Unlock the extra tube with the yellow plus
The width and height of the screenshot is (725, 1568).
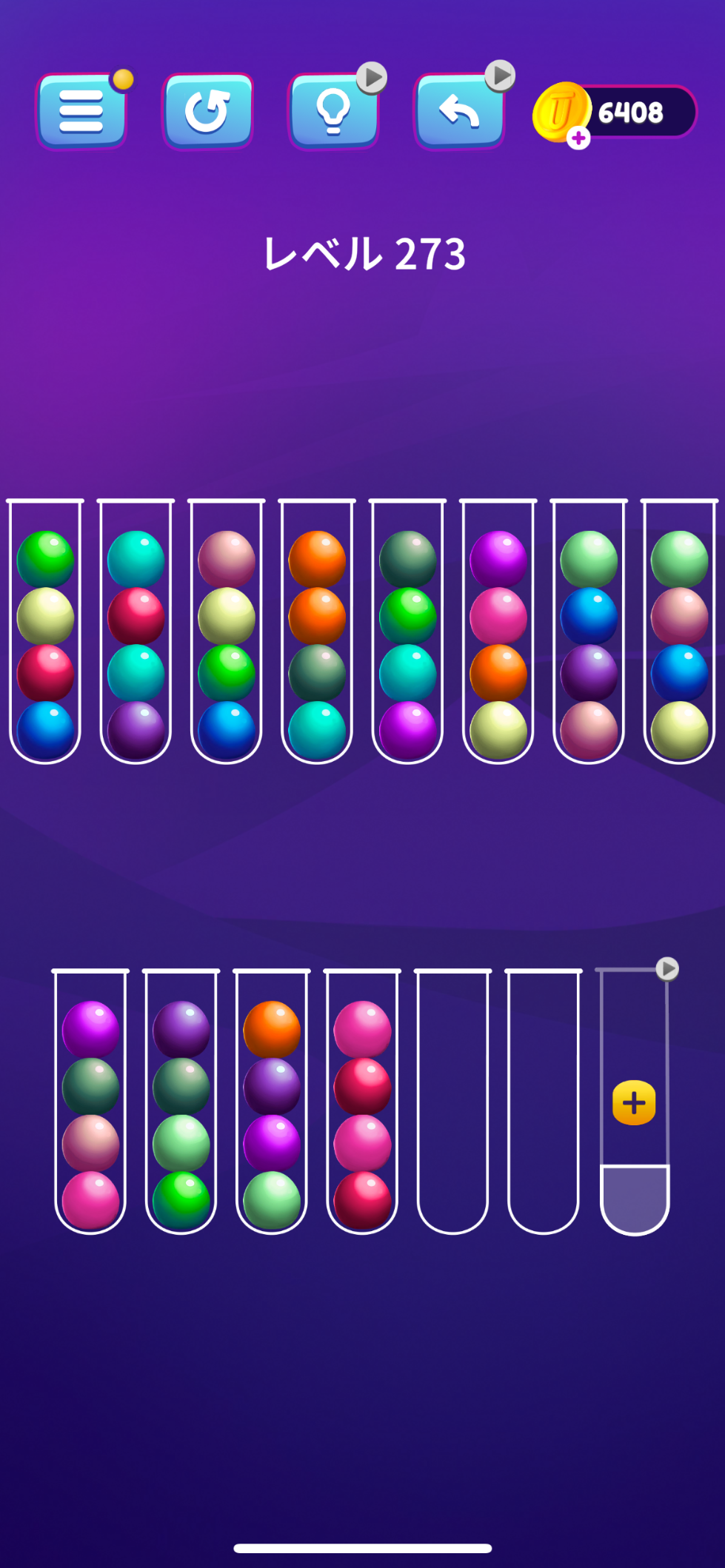click(x=634, y=1103)
